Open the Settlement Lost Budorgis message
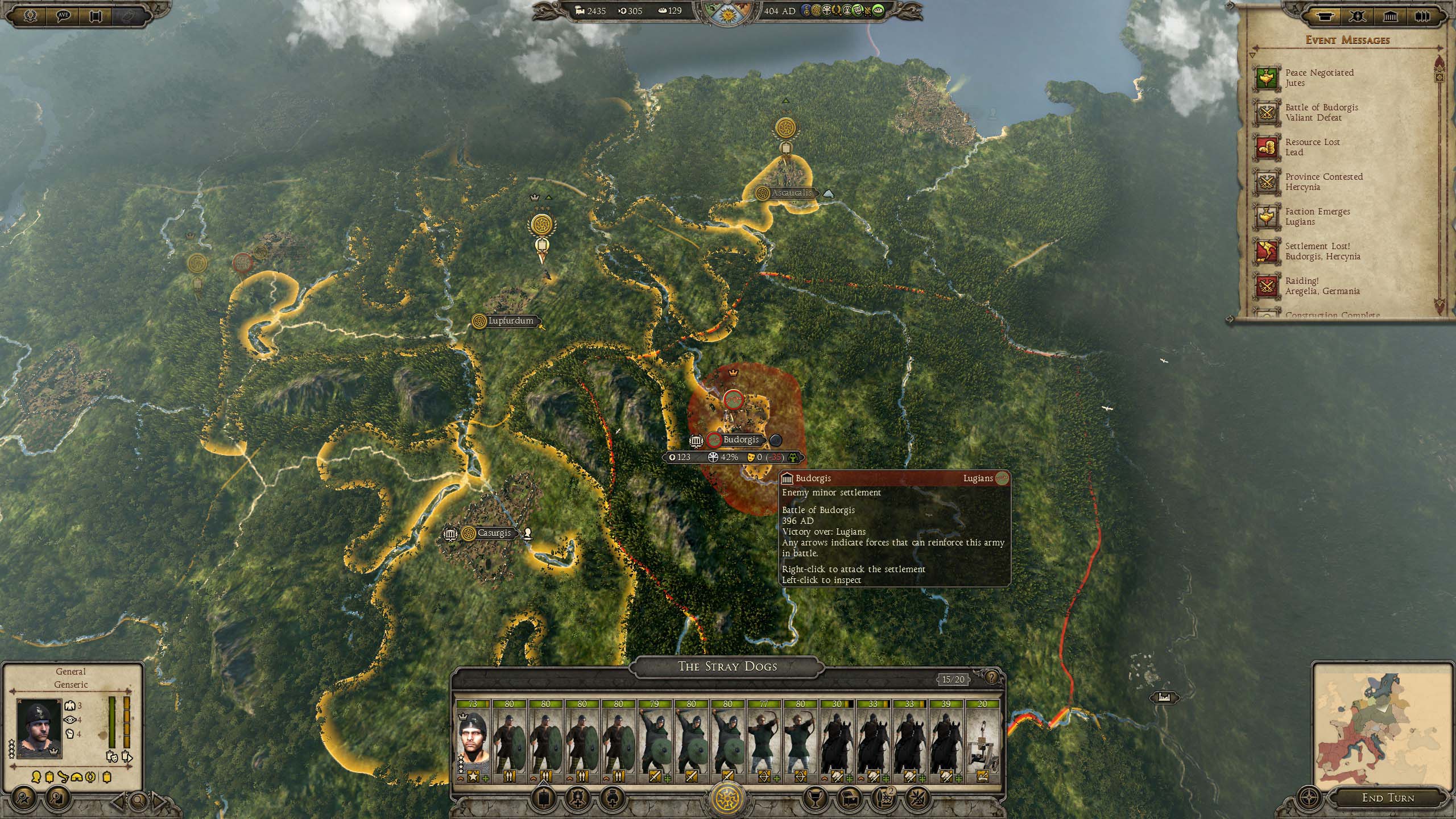The height and width of the screenshot is (819, 1456). click(1322, 251)
